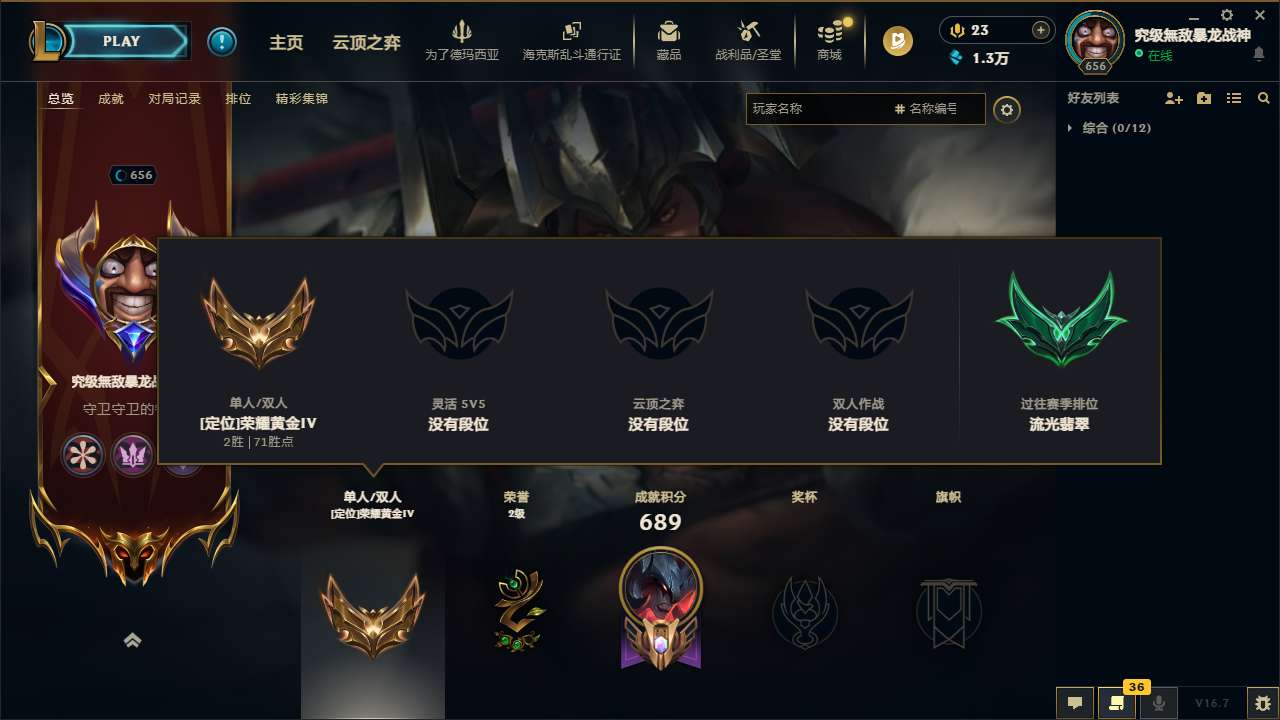Viewport: 1280px width, 720px height.
Task: Open the 商城 store coin icon
Action: (x=828, y=33)
